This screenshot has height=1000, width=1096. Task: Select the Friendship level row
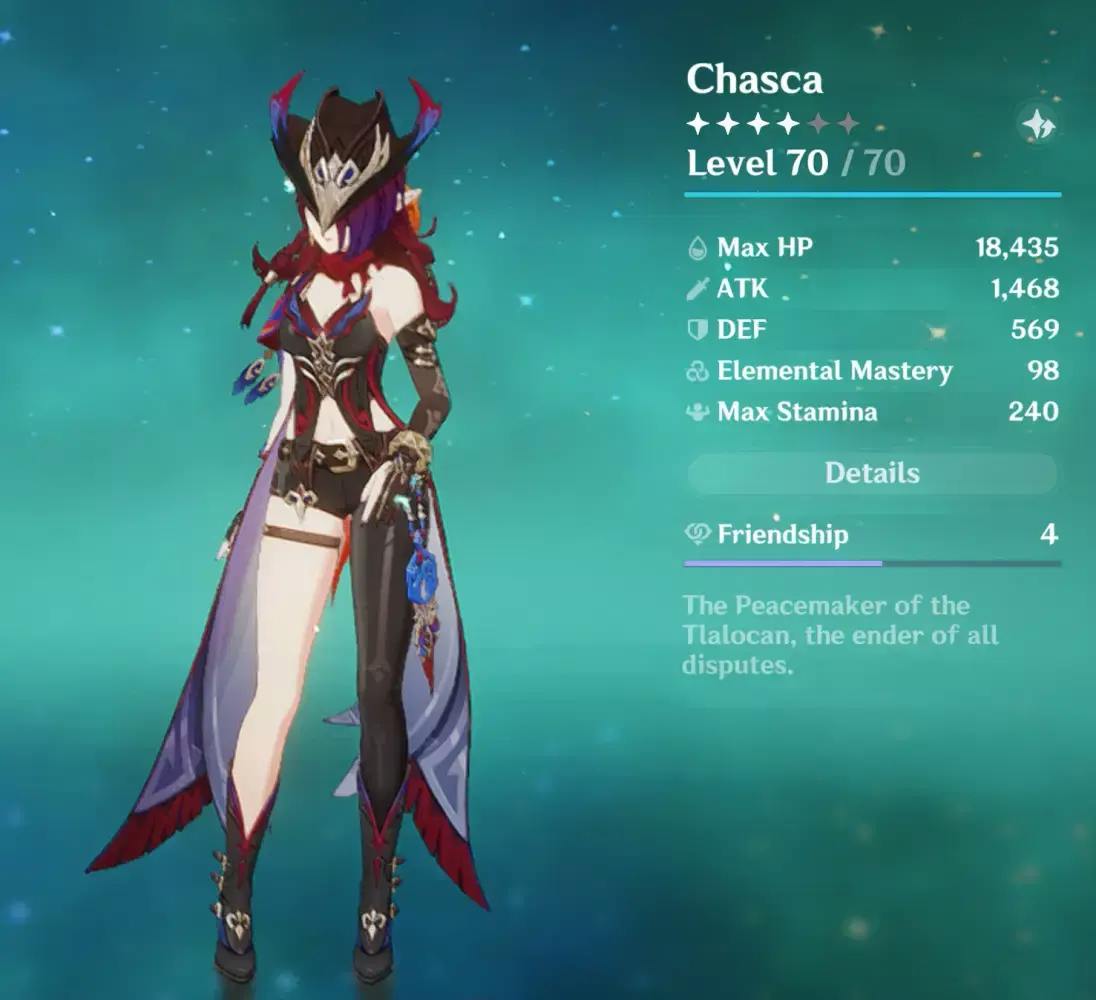[870, 534]
